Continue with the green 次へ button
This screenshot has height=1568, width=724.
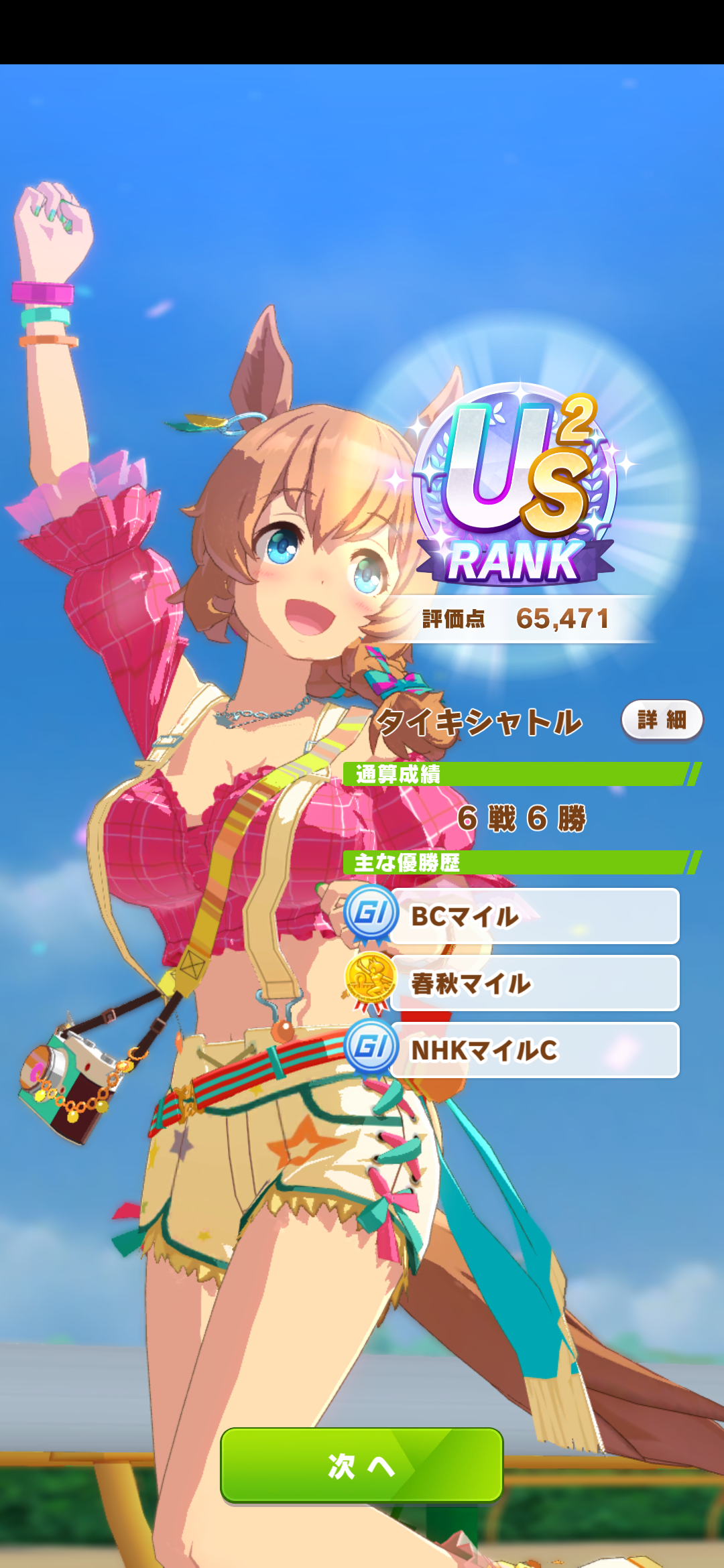pyautogui.click(x=362, y=1465)
